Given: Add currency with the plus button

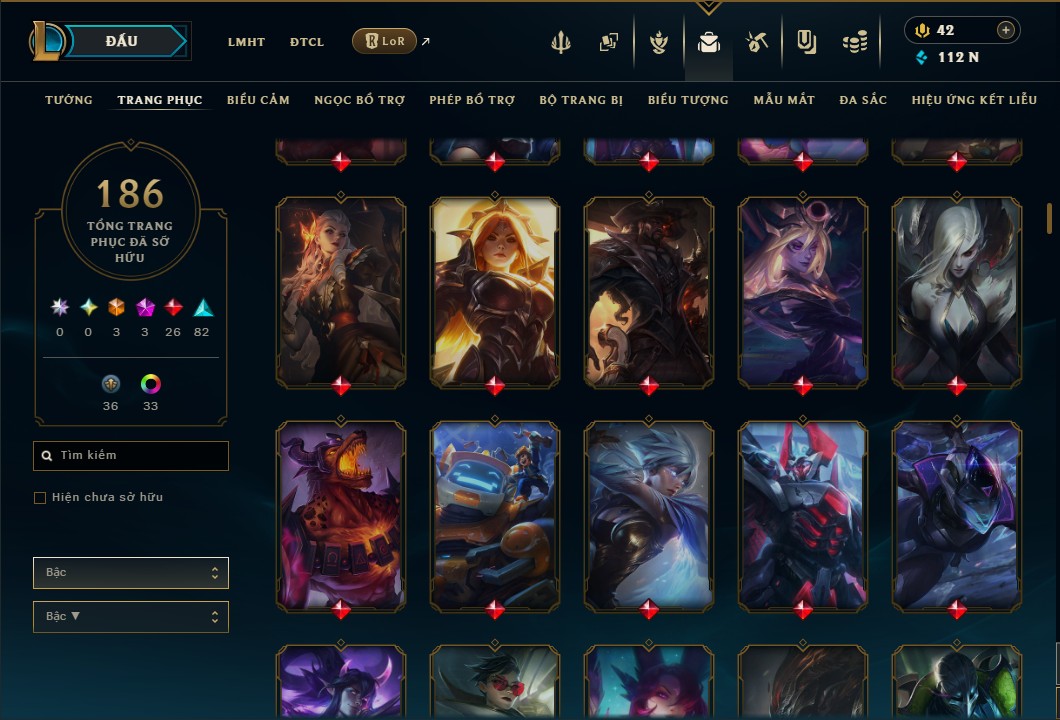Looking at the screenshot, I should point(1005,30).
